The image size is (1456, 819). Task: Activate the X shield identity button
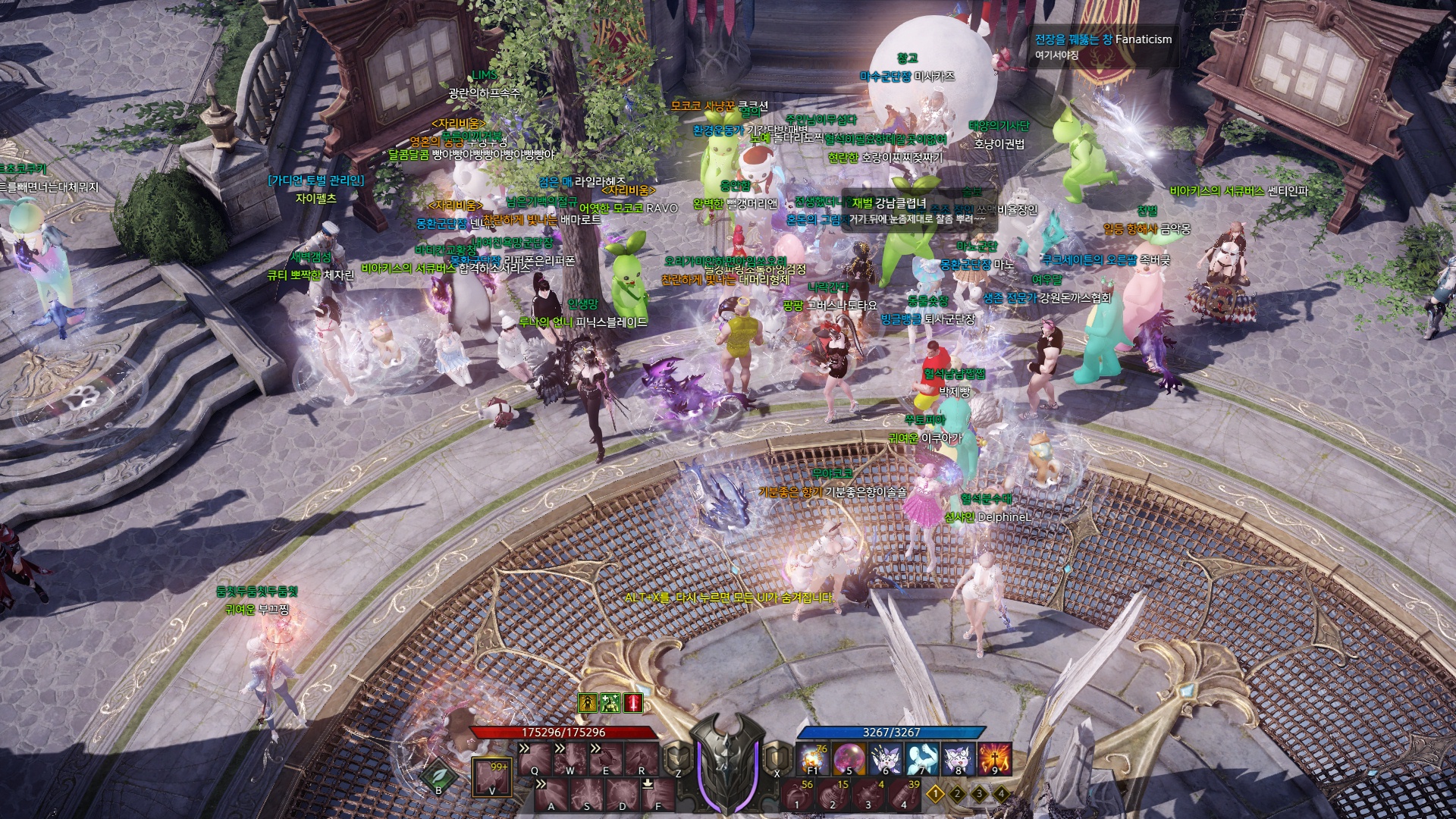(775, 758)
